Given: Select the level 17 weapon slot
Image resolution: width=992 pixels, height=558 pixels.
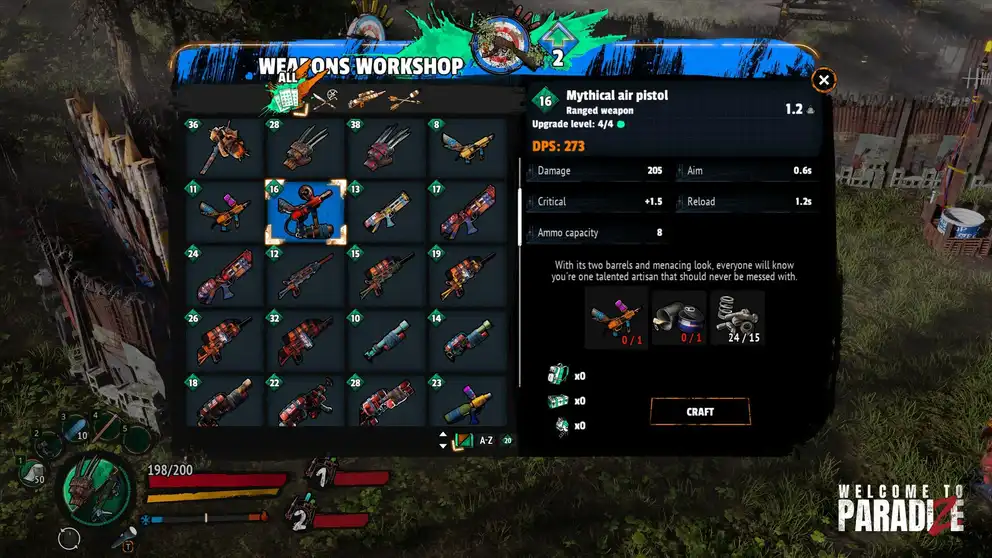Looking at the screenshot, I should (468, 212).
